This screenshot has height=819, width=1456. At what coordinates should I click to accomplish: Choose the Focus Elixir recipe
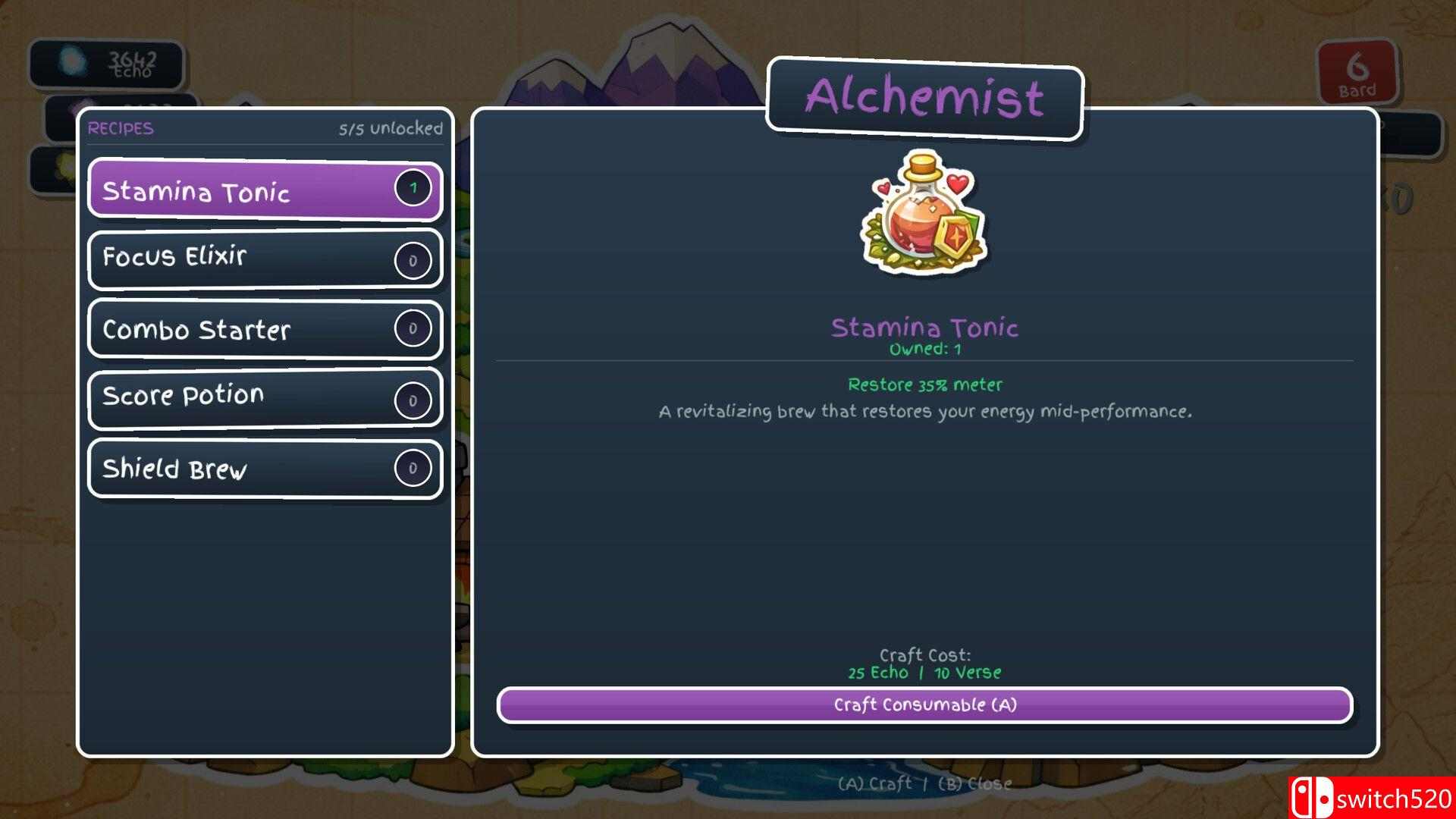click(x=265, y=259)
